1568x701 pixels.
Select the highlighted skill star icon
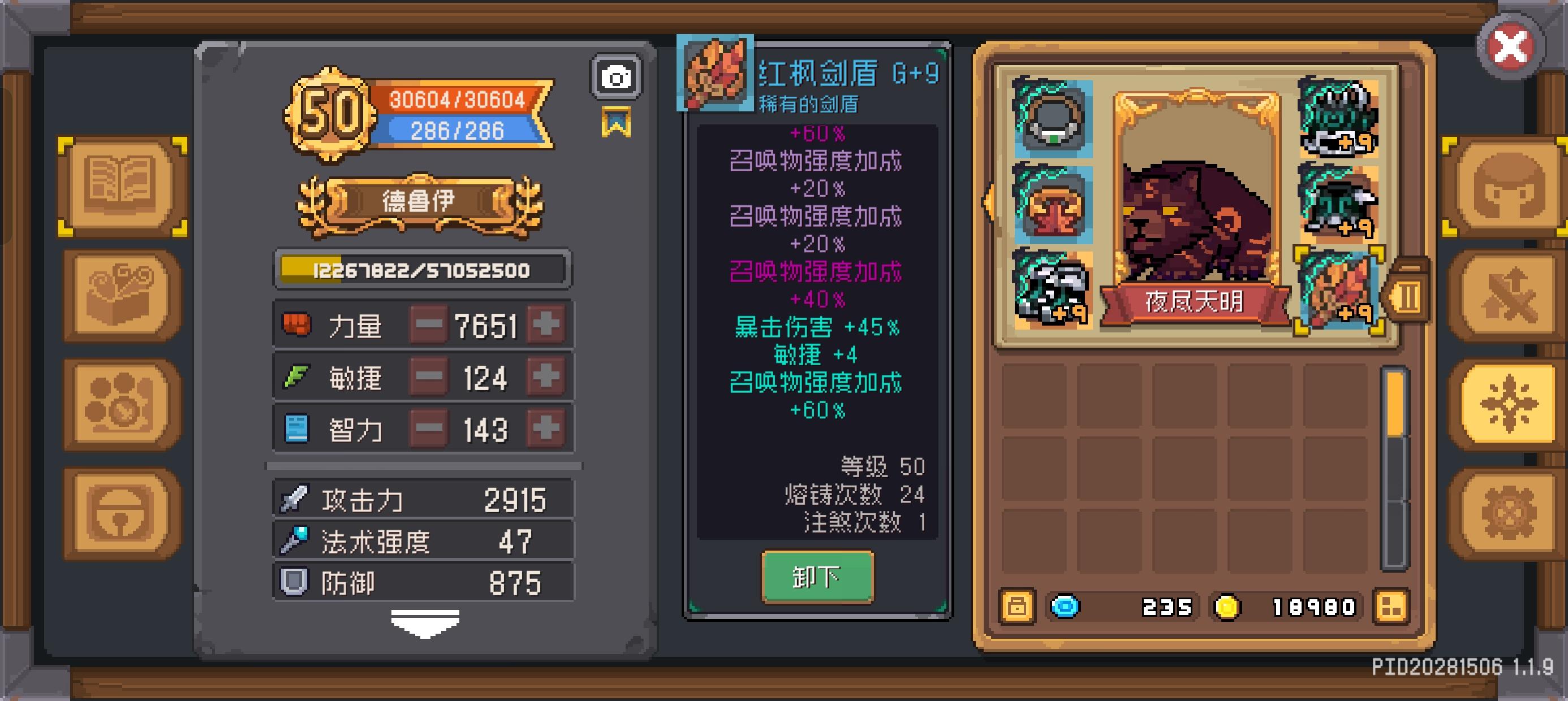[x=1510, y=403]
